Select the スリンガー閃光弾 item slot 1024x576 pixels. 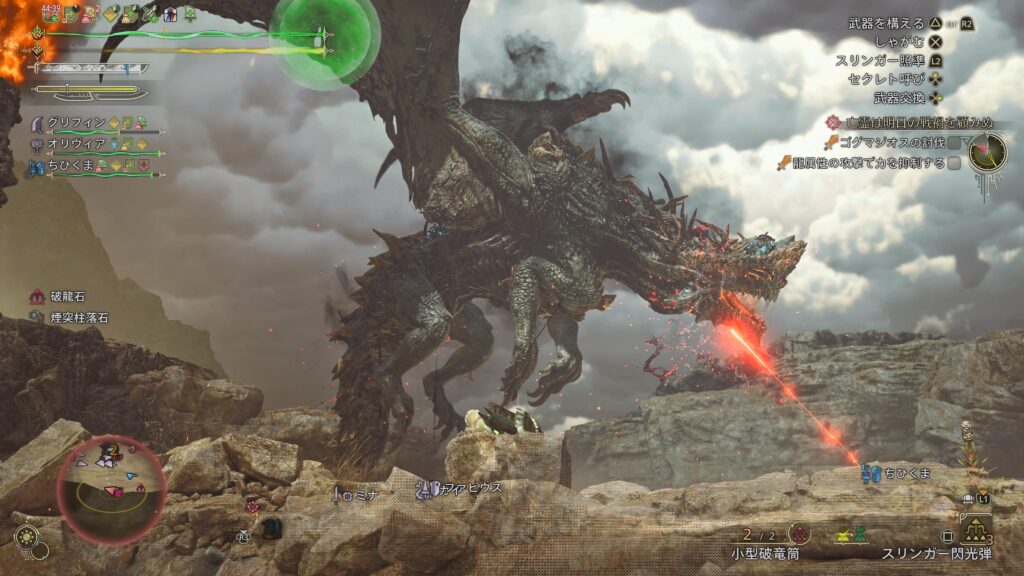click(977, 530)
